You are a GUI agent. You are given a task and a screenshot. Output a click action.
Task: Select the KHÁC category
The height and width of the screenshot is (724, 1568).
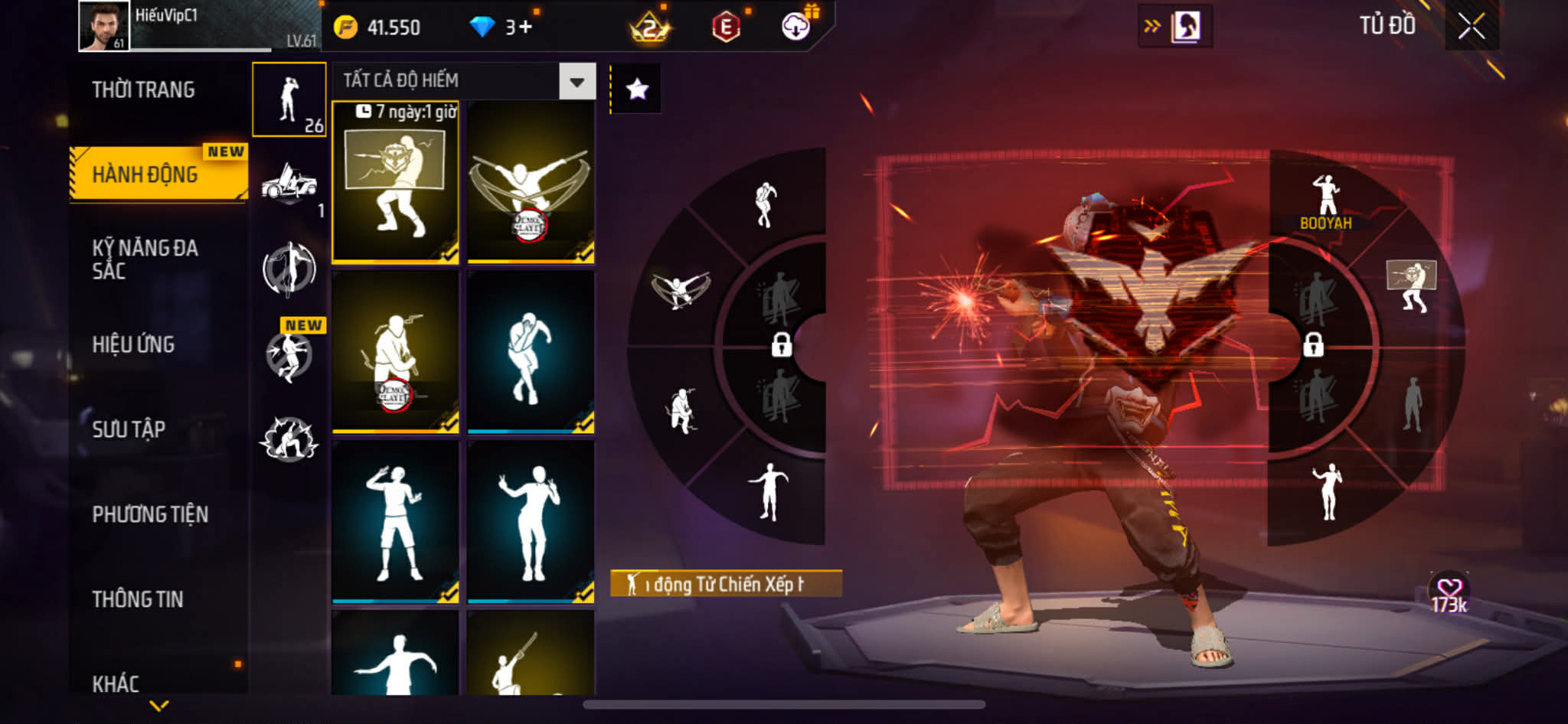pyautogui.click(x=116, y=683)
